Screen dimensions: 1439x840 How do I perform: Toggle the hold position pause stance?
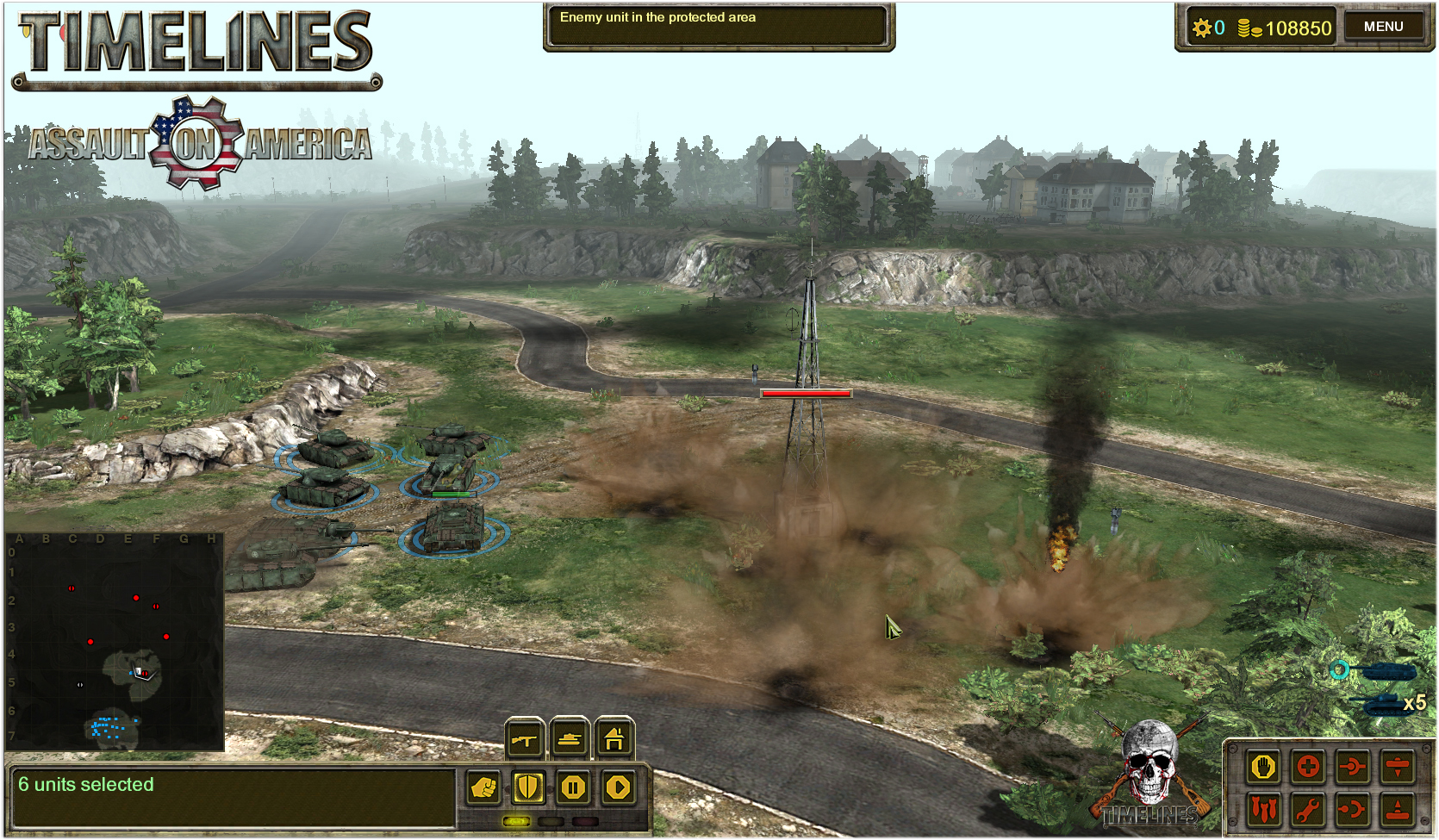click(575, 787)
